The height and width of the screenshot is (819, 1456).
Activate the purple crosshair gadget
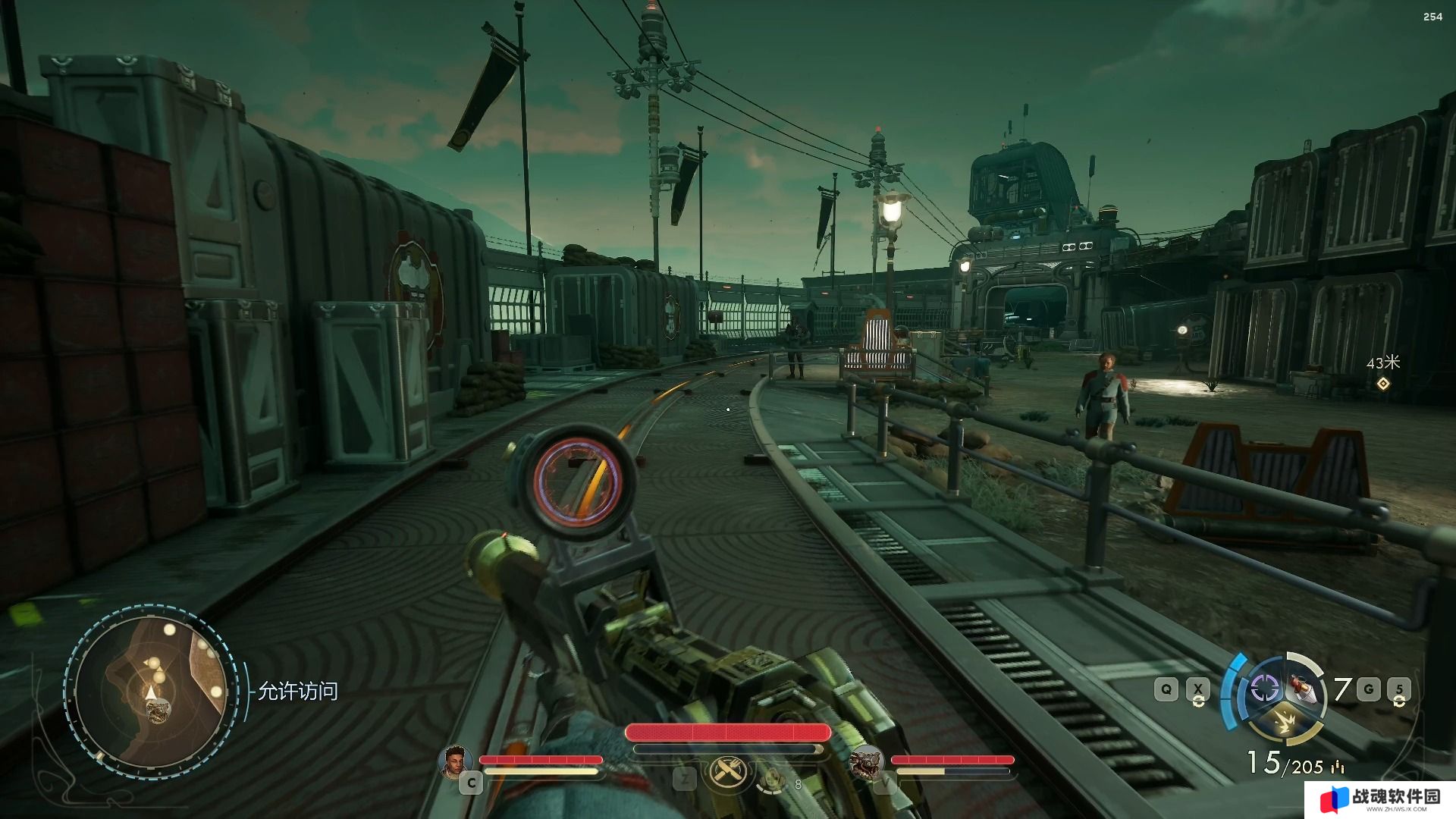pyautogui.click(x=1264, y=689)
